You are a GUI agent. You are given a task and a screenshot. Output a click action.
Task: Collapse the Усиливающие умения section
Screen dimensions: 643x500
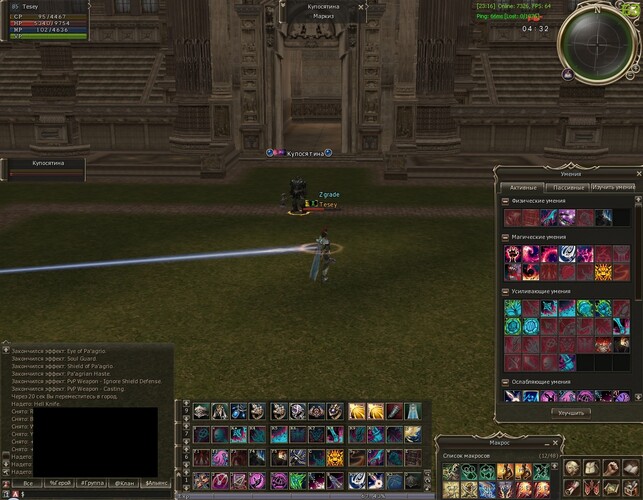(x=505, y=291)
